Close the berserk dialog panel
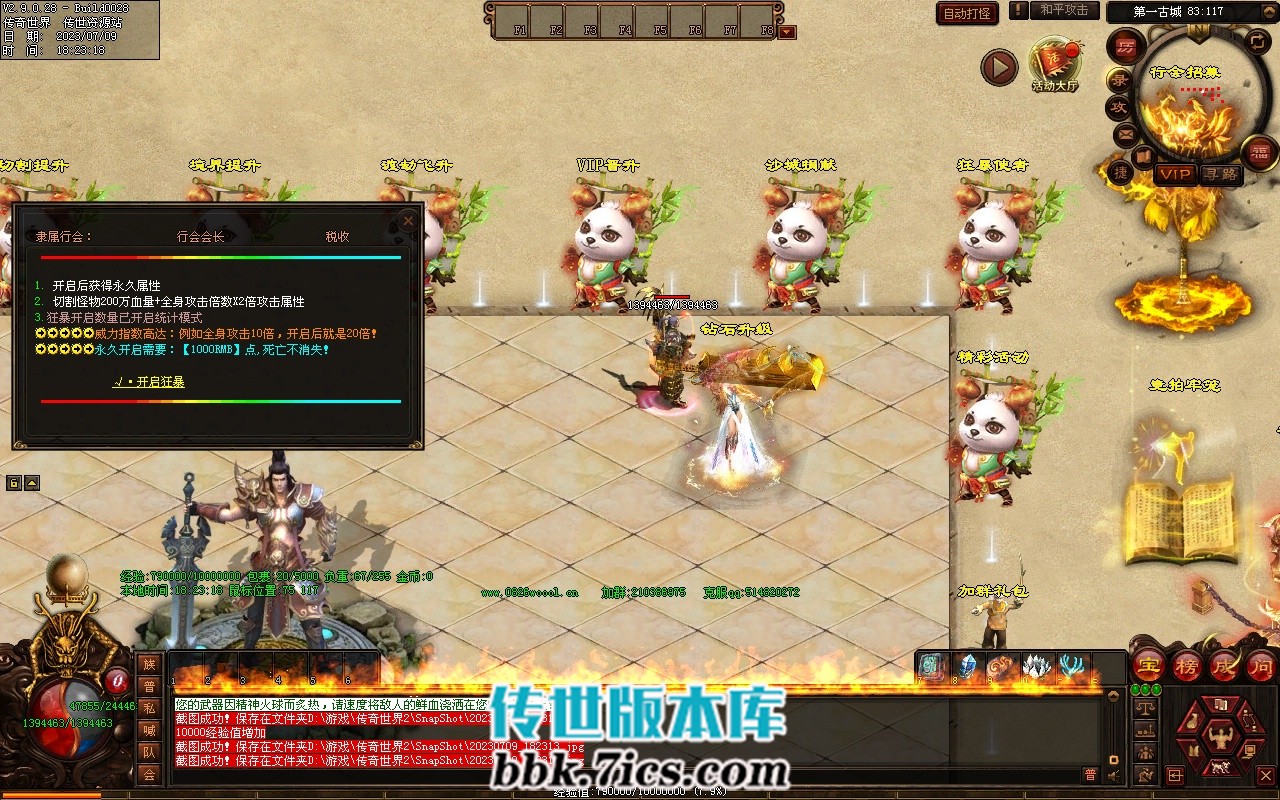Viewport: 1280px width, 800px height. coord(408,220)
